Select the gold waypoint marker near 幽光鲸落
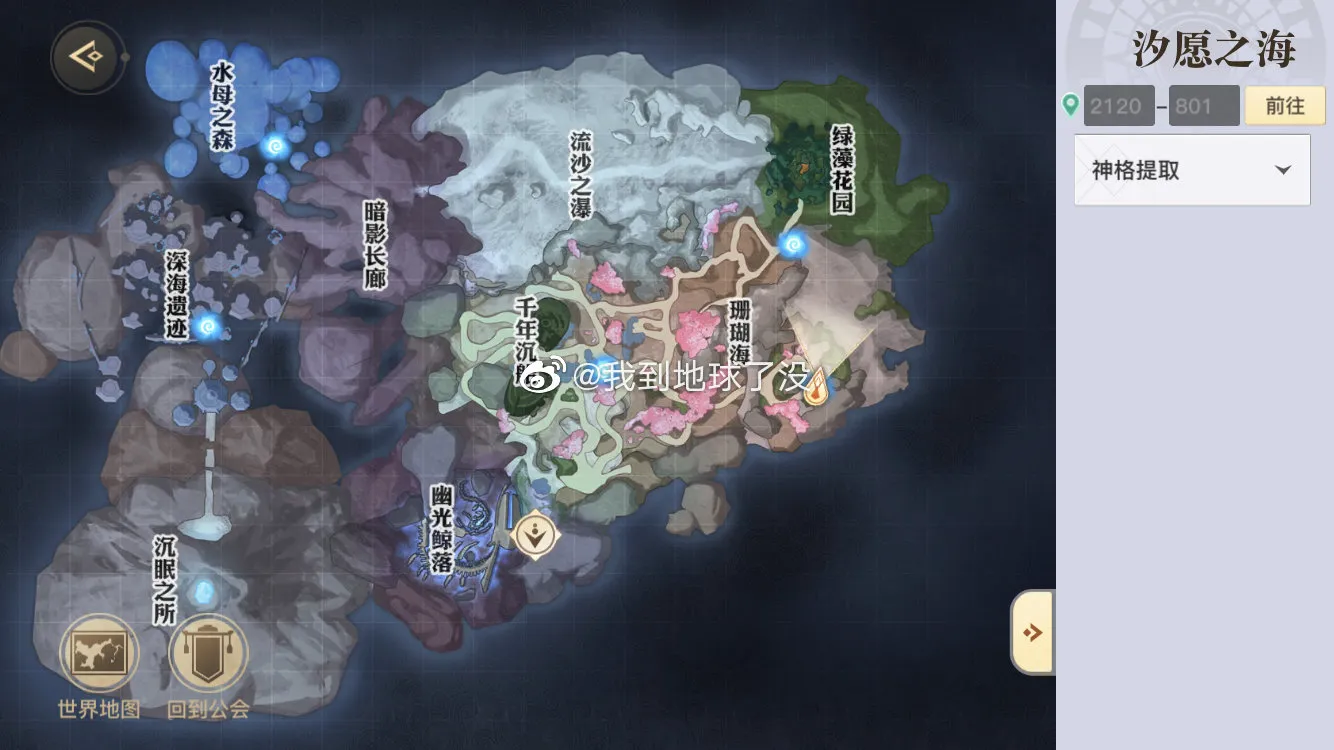Viewport: 1334px width, 750px height. coord(535,535)
